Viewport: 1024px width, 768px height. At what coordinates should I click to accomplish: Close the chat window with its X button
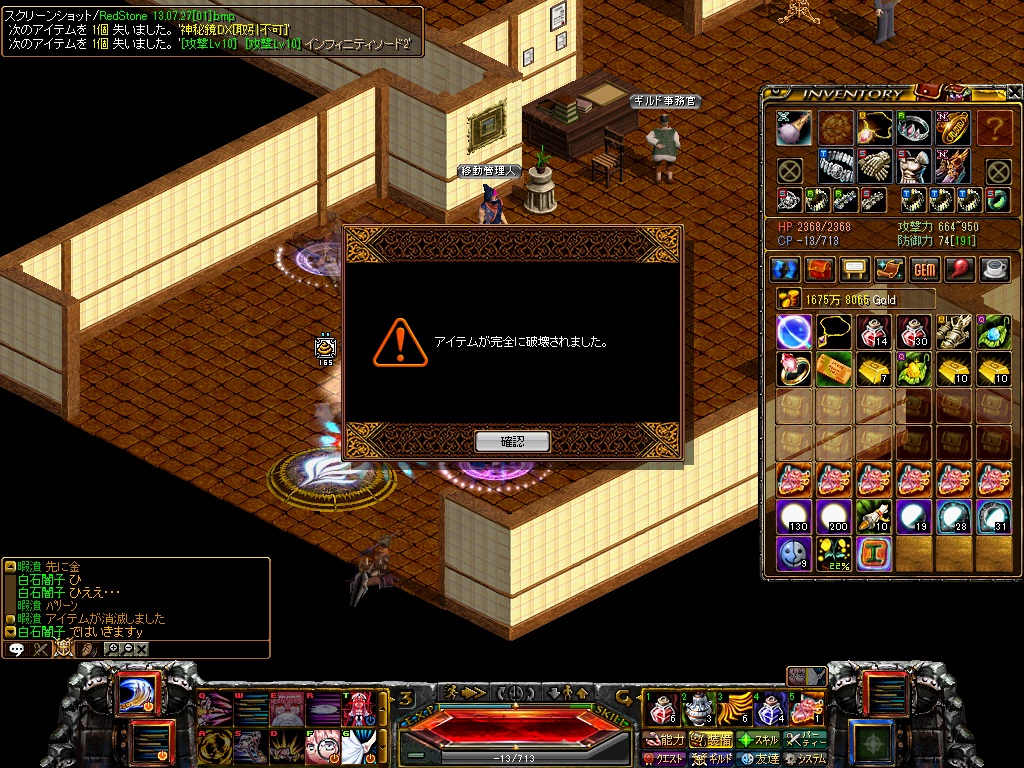[x=143, y=649]
